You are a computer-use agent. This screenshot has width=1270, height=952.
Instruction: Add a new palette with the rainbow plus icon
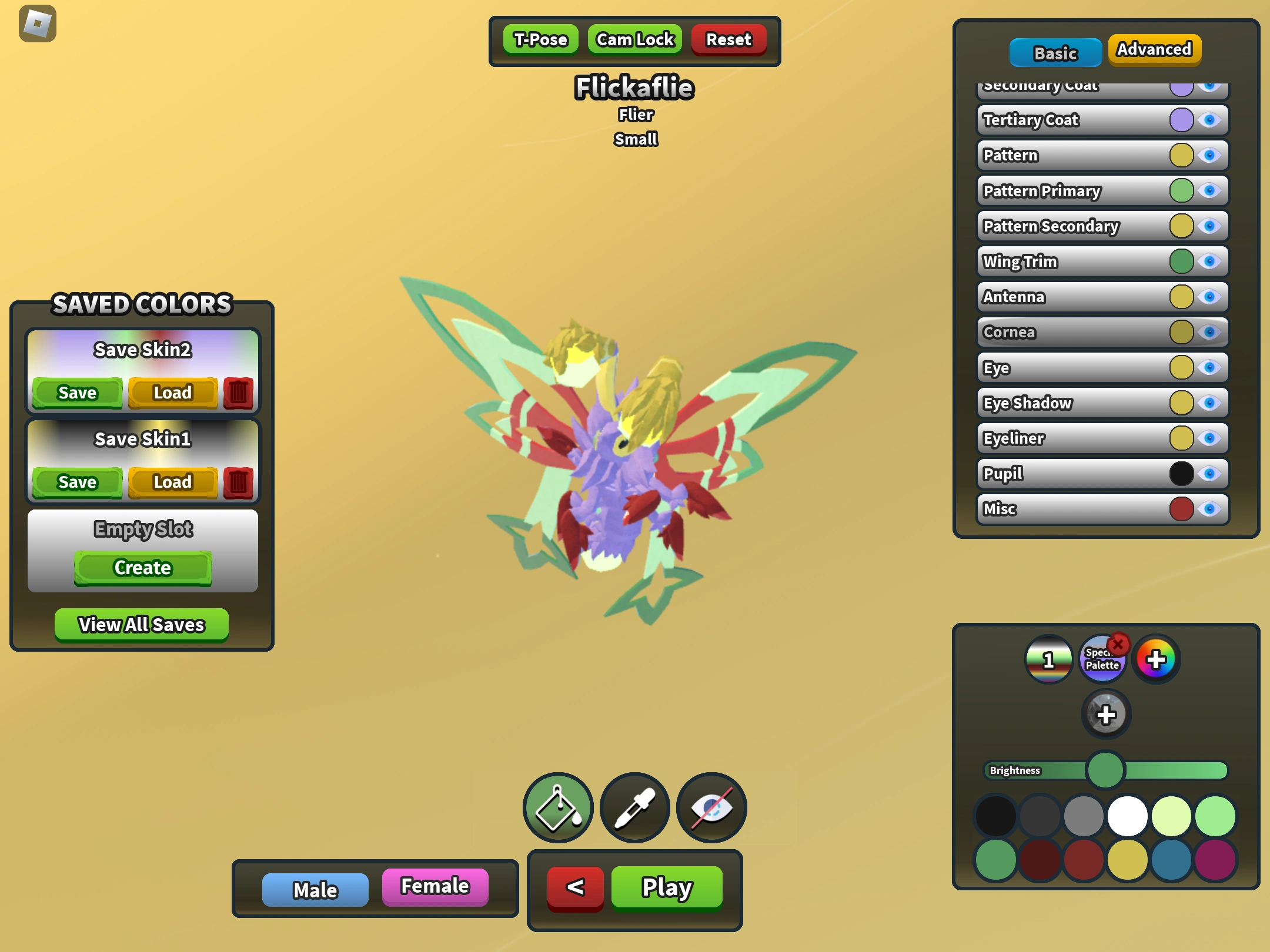click(x=1156, y=660)
